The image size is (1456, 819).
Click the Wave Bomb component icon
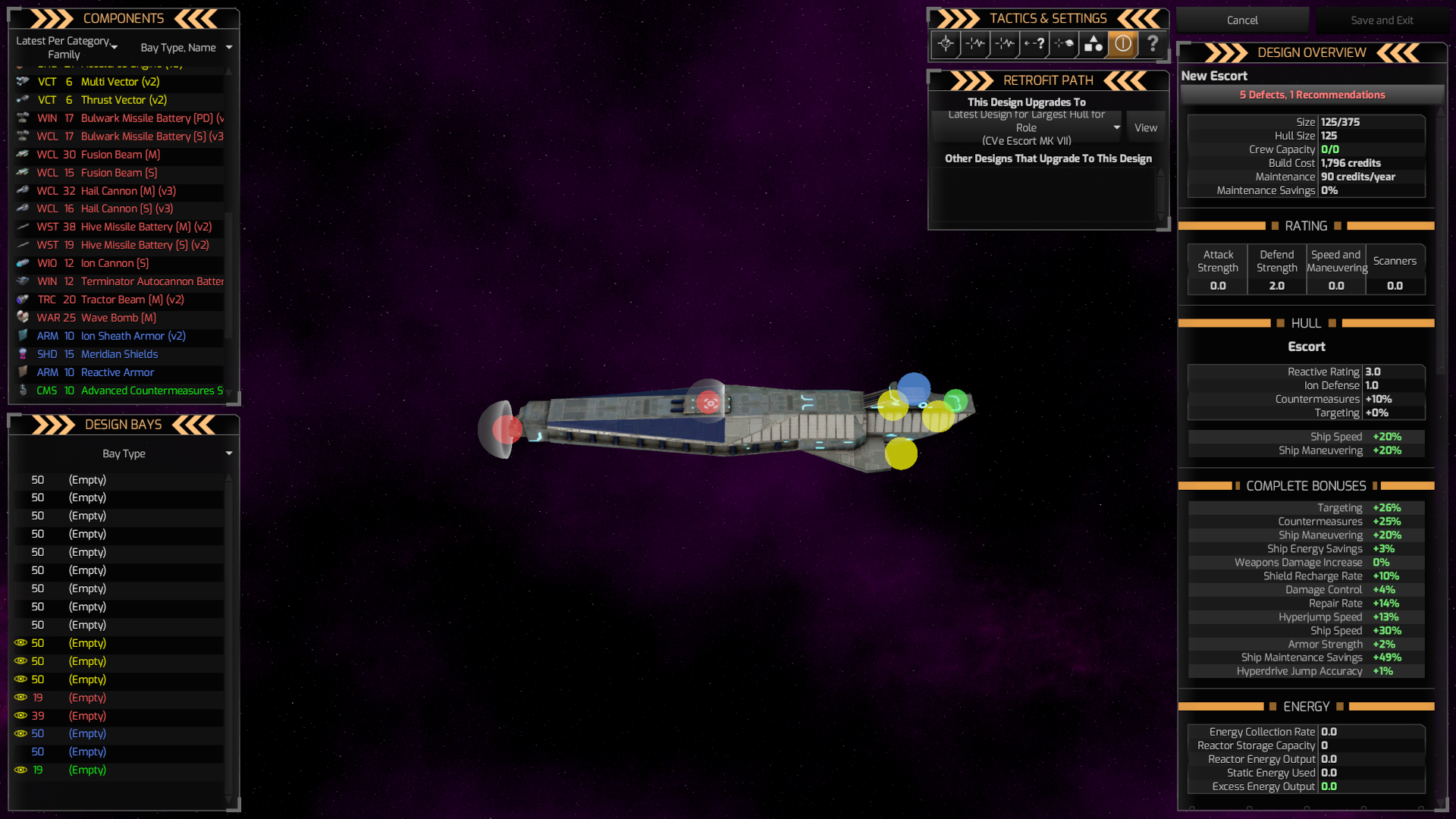point(22,318)
